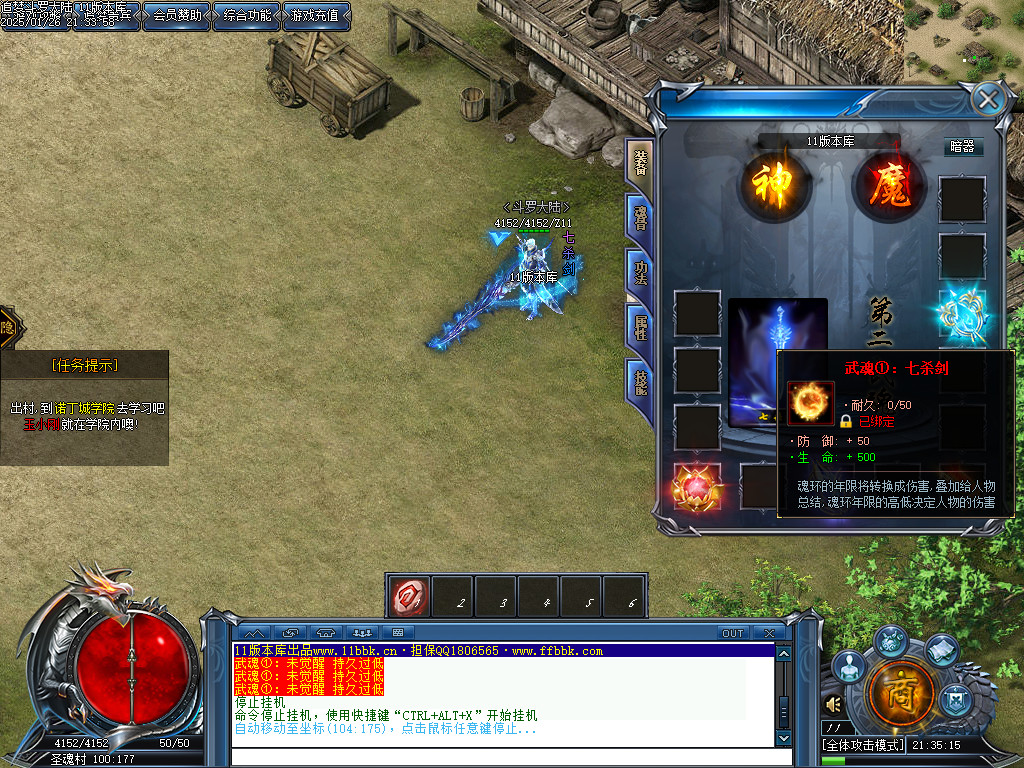Toggle the sound speaker icon
Viewport: 1024px width, 768px height.
tap(834, 704)
